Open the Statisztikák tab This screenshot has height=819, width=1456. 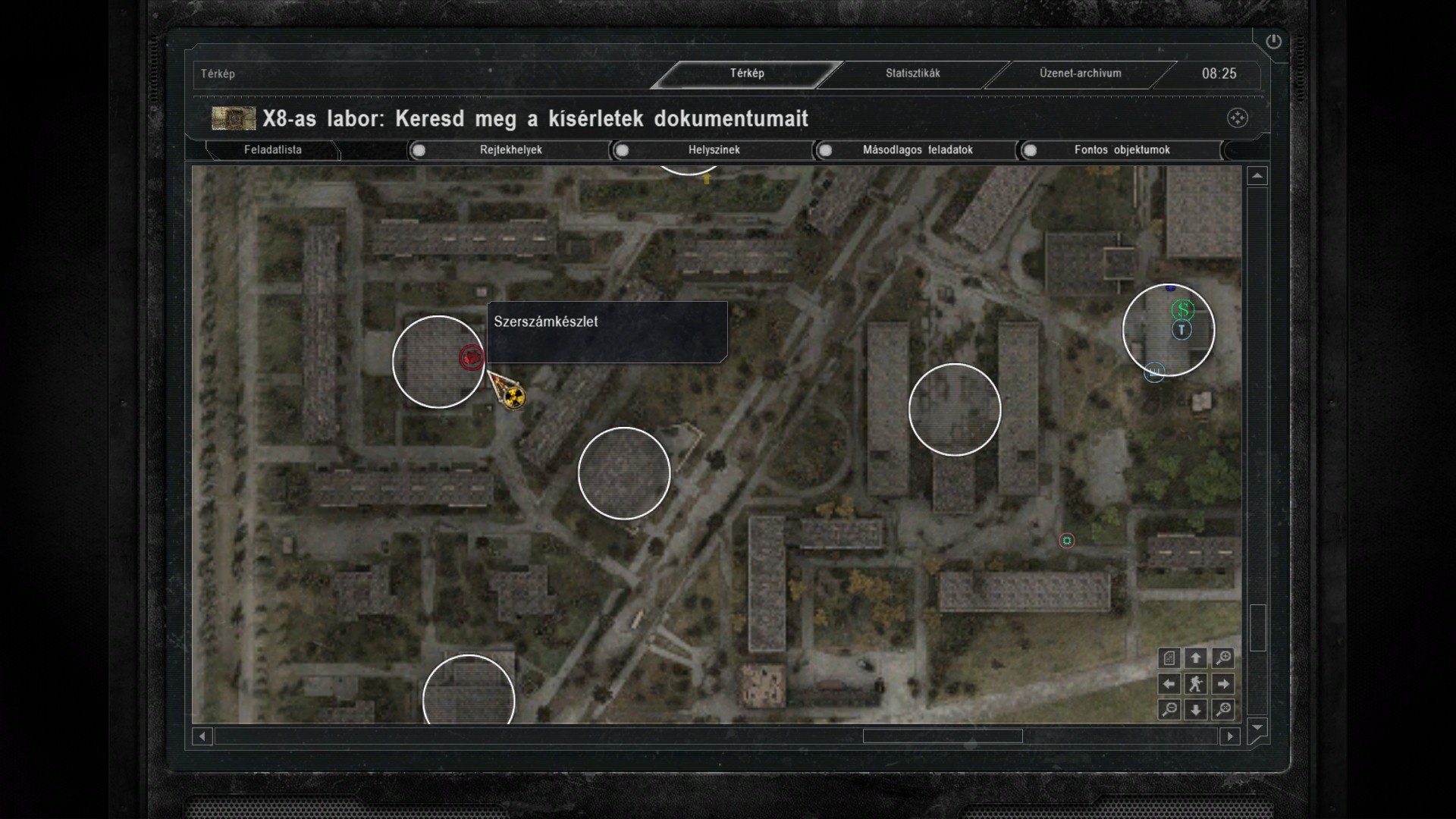point(912,74)
